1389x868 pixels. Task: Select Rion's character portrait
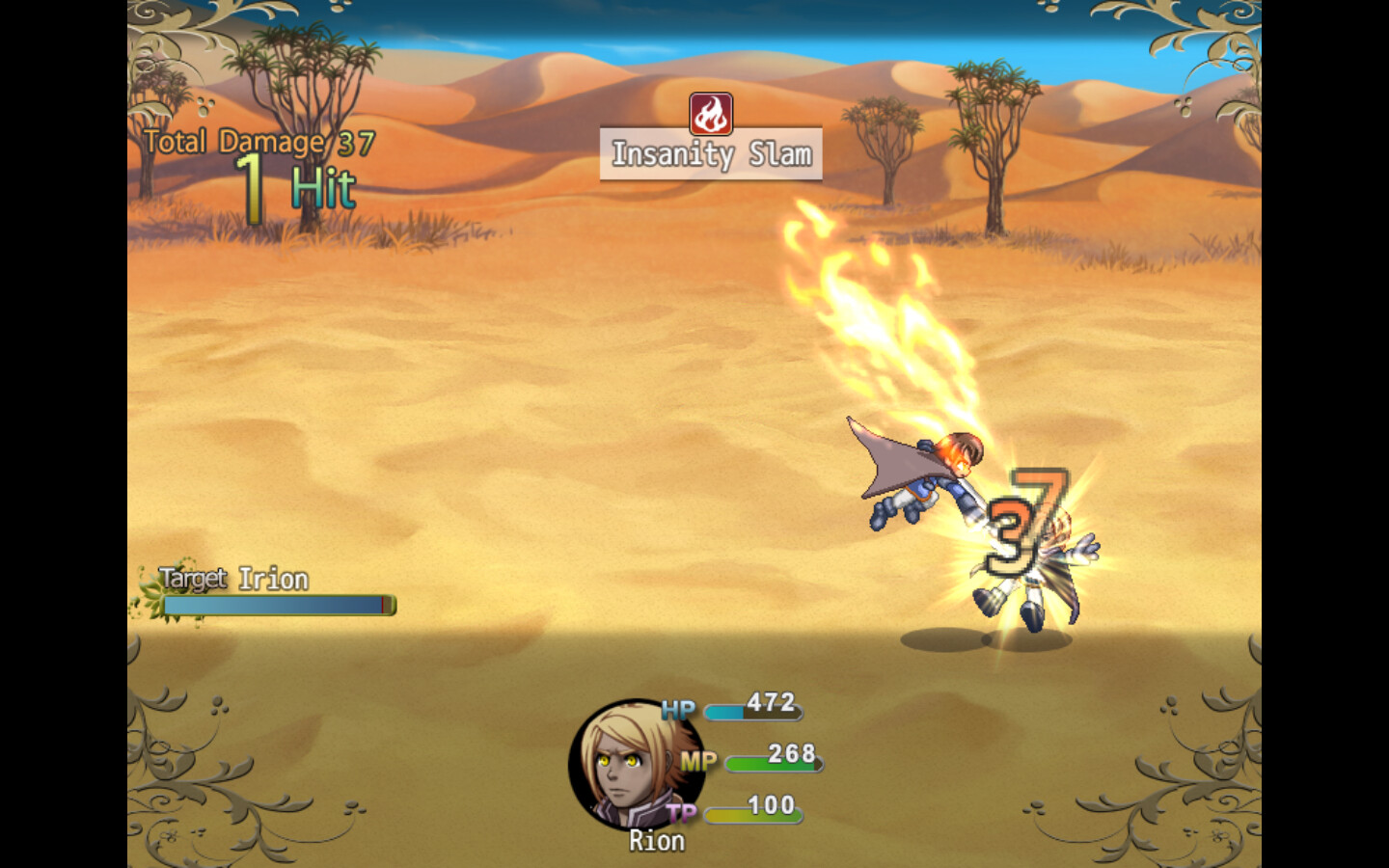tap(621, 765)
